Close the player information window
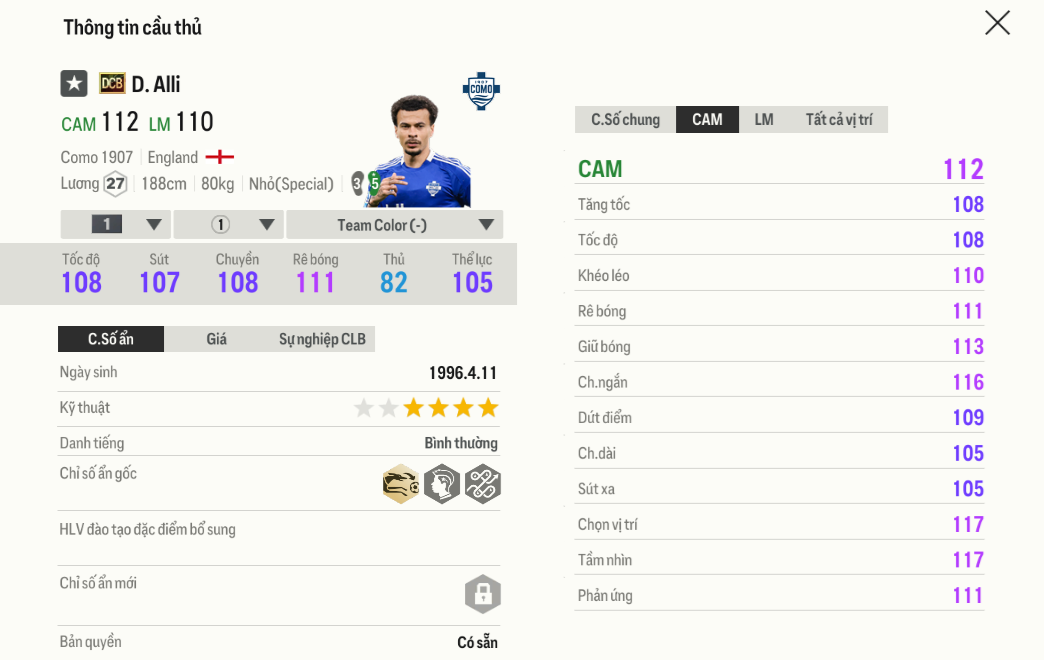This screenshot has width=1044, height=660. pyautogui.click(x=997, y=23)
